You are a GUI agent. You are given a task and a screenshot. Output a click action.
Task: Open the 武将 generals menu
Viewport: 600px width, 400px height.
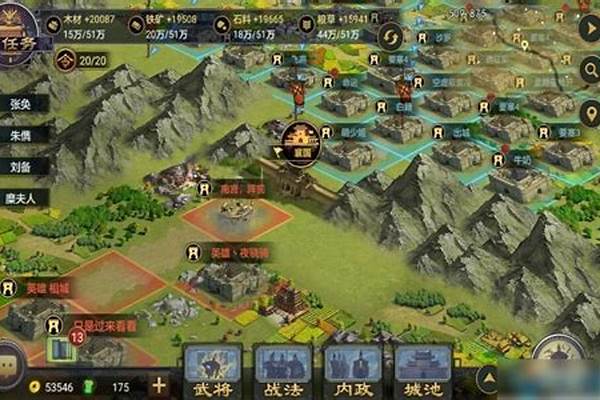tap(214, 370)
